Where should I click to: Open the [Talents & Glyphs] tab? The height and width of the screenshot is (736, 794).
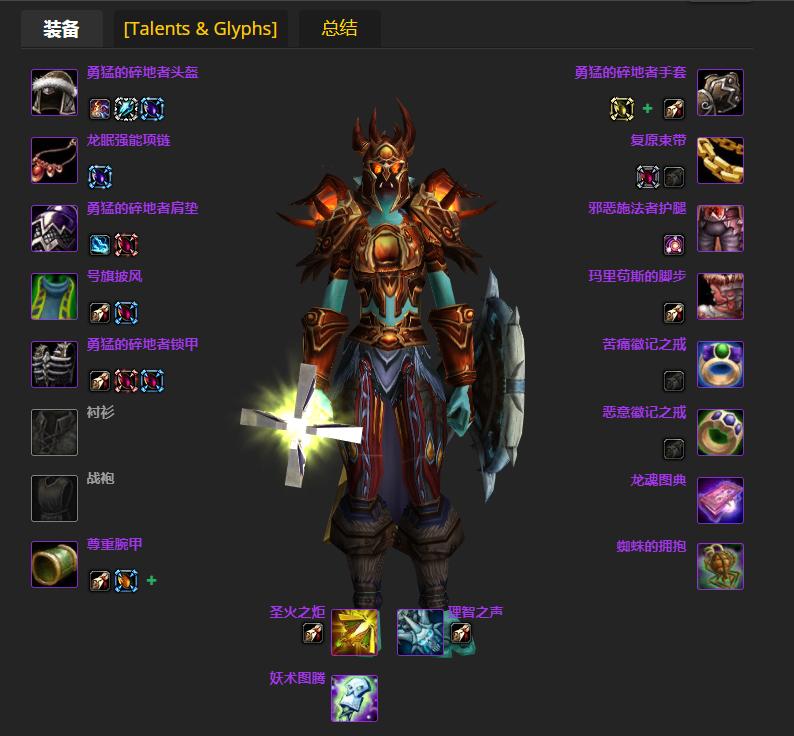point(200,28)
